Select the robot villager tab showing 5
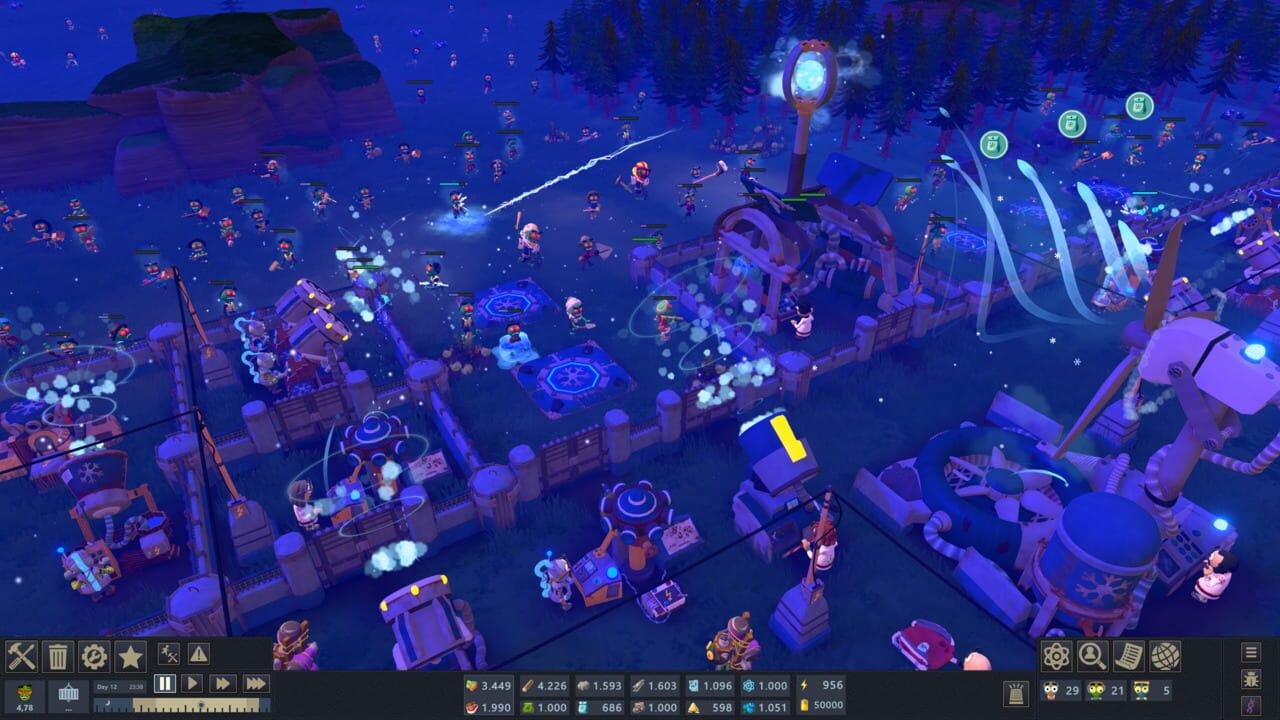Viewport: 1280px width, 720px height. click(1150, 692)
